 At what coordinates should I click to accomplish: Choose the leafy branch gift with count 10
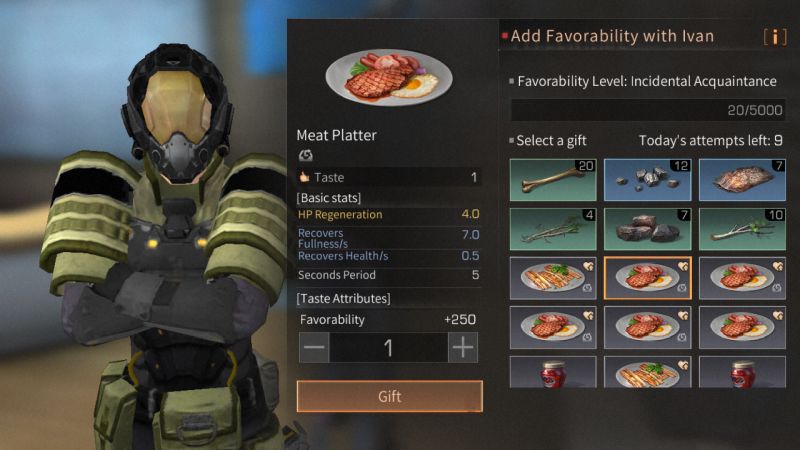click(x=741, y=228)
